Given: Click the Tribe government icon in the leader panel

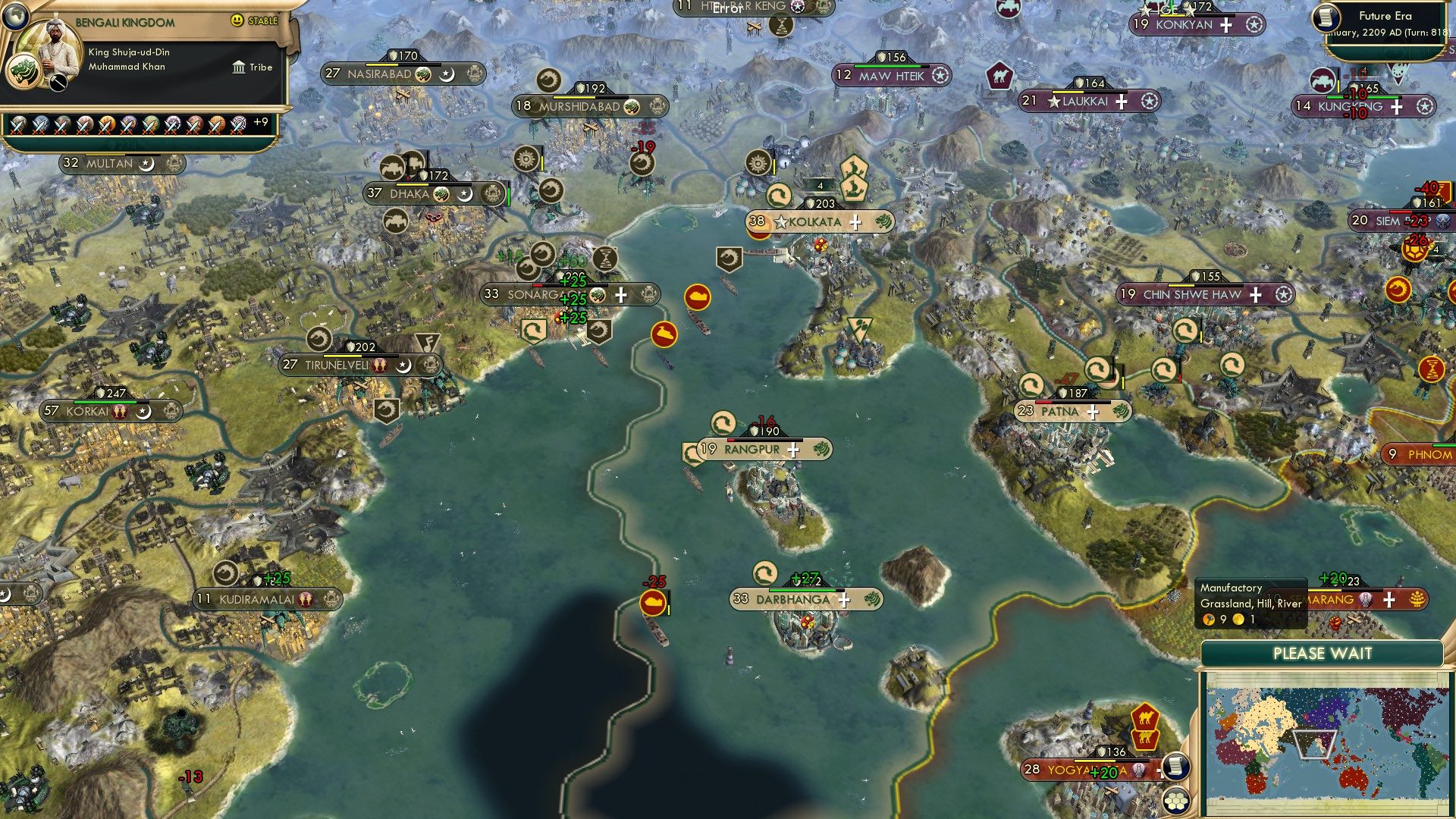Looking at the screenshot, I should pos(238,67).
